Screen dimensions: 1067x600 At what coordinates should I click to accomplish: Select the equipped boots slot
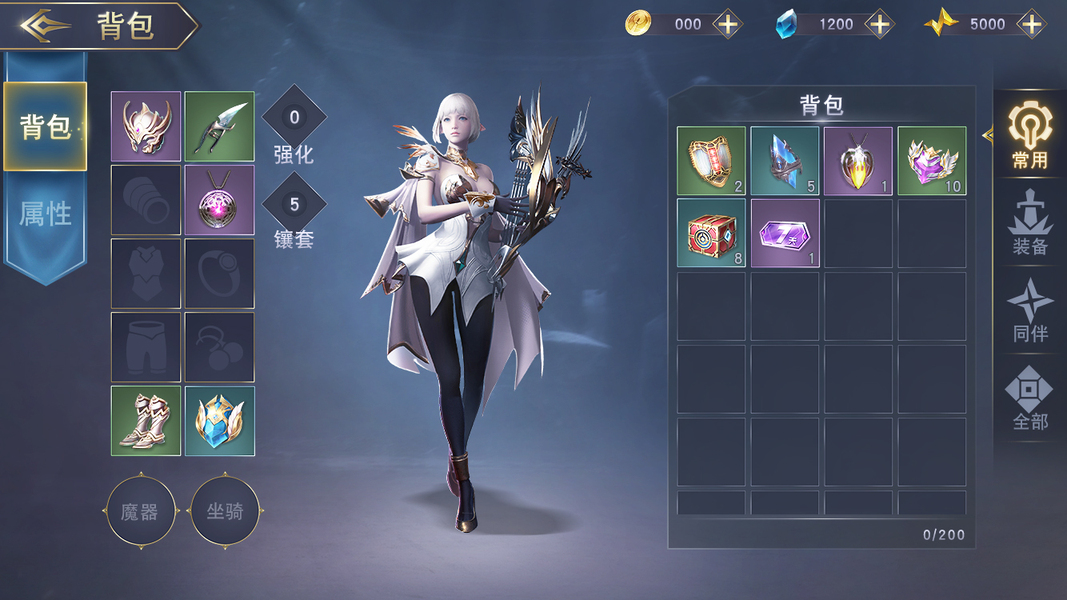tap(146, 421)
